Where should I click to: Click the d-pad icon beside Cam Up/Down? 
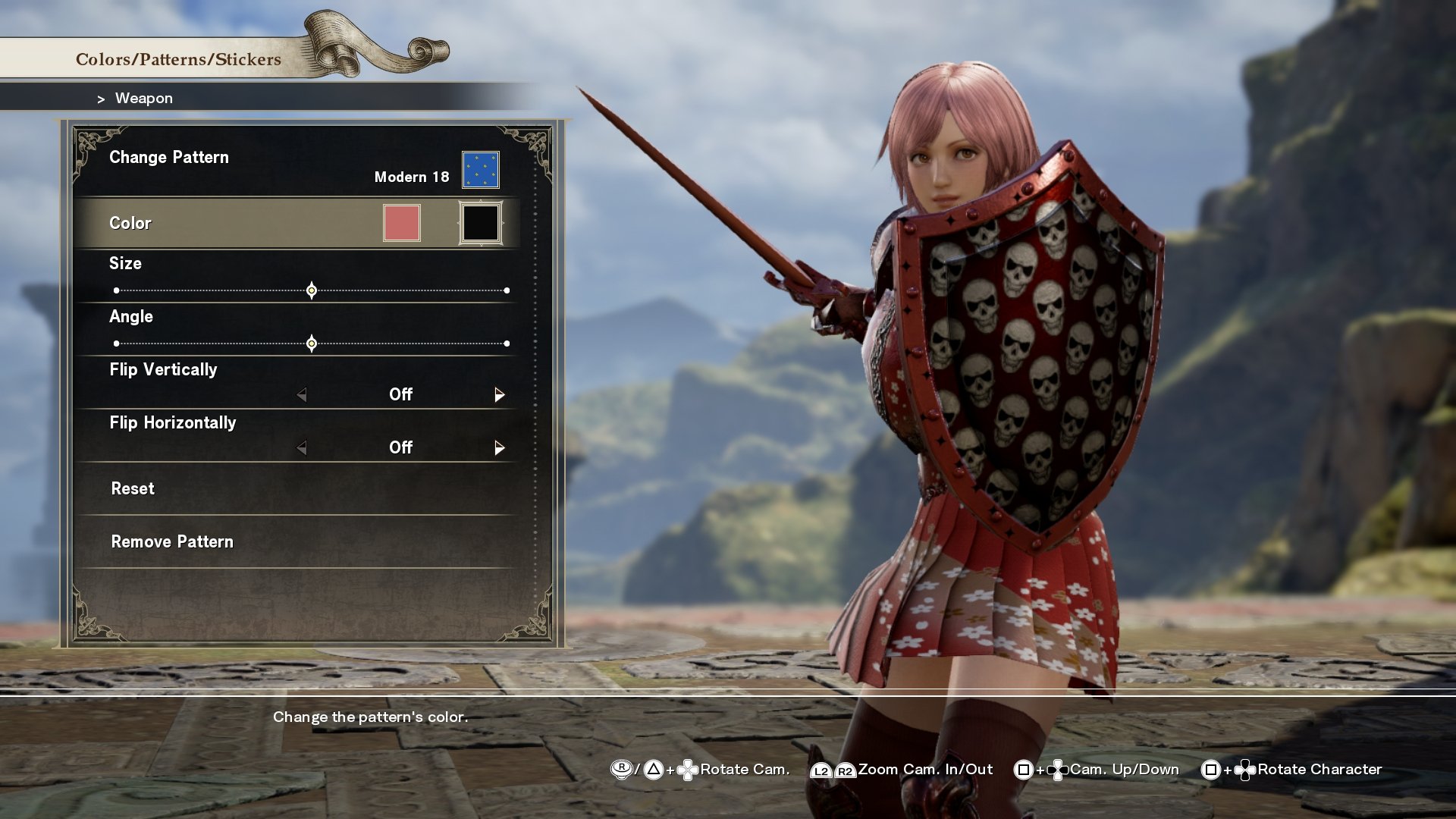(1057, 769)
